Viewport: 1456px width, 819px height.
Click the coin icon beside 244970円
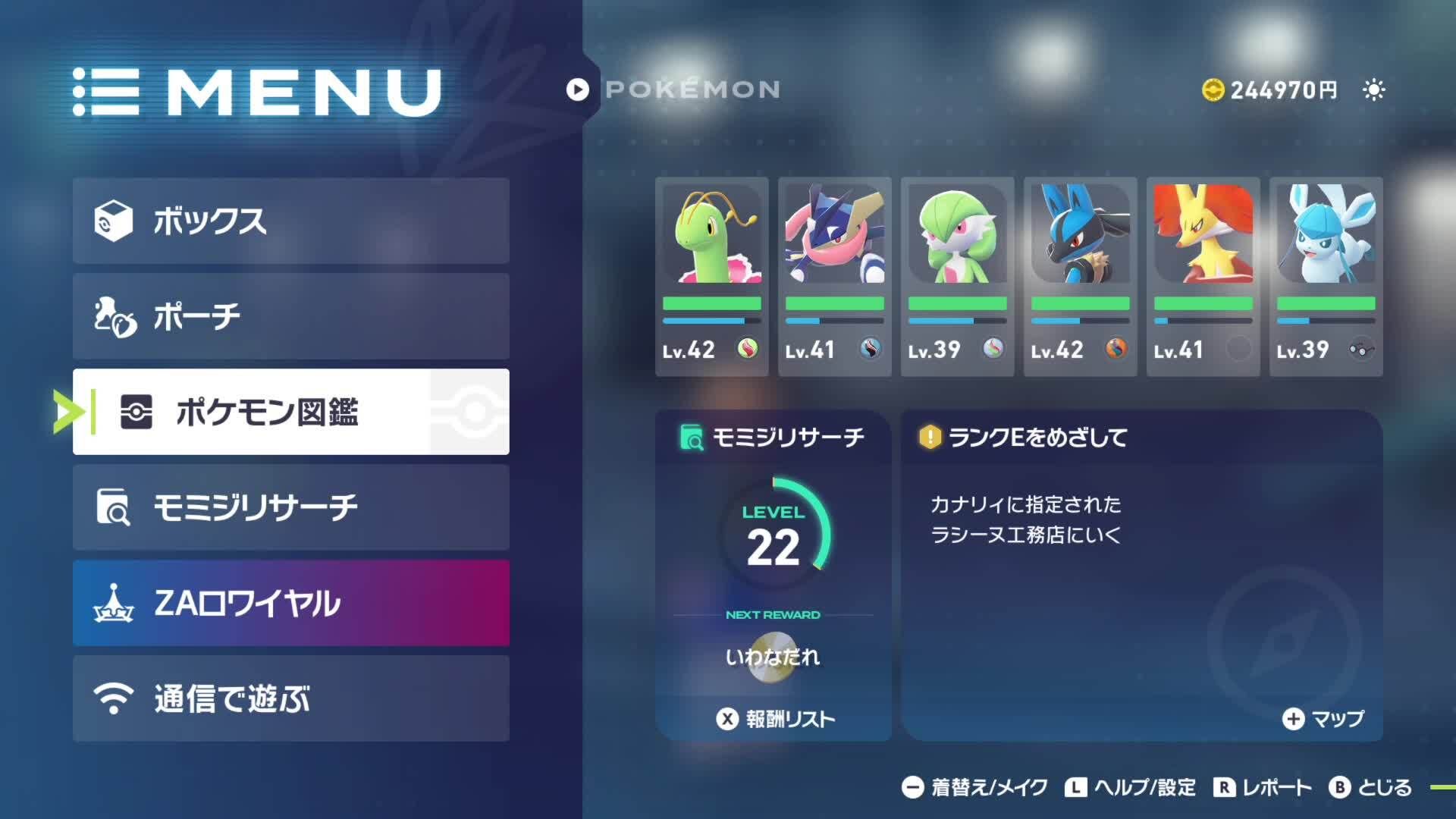pyautogui.click(x=1214, y=89)
